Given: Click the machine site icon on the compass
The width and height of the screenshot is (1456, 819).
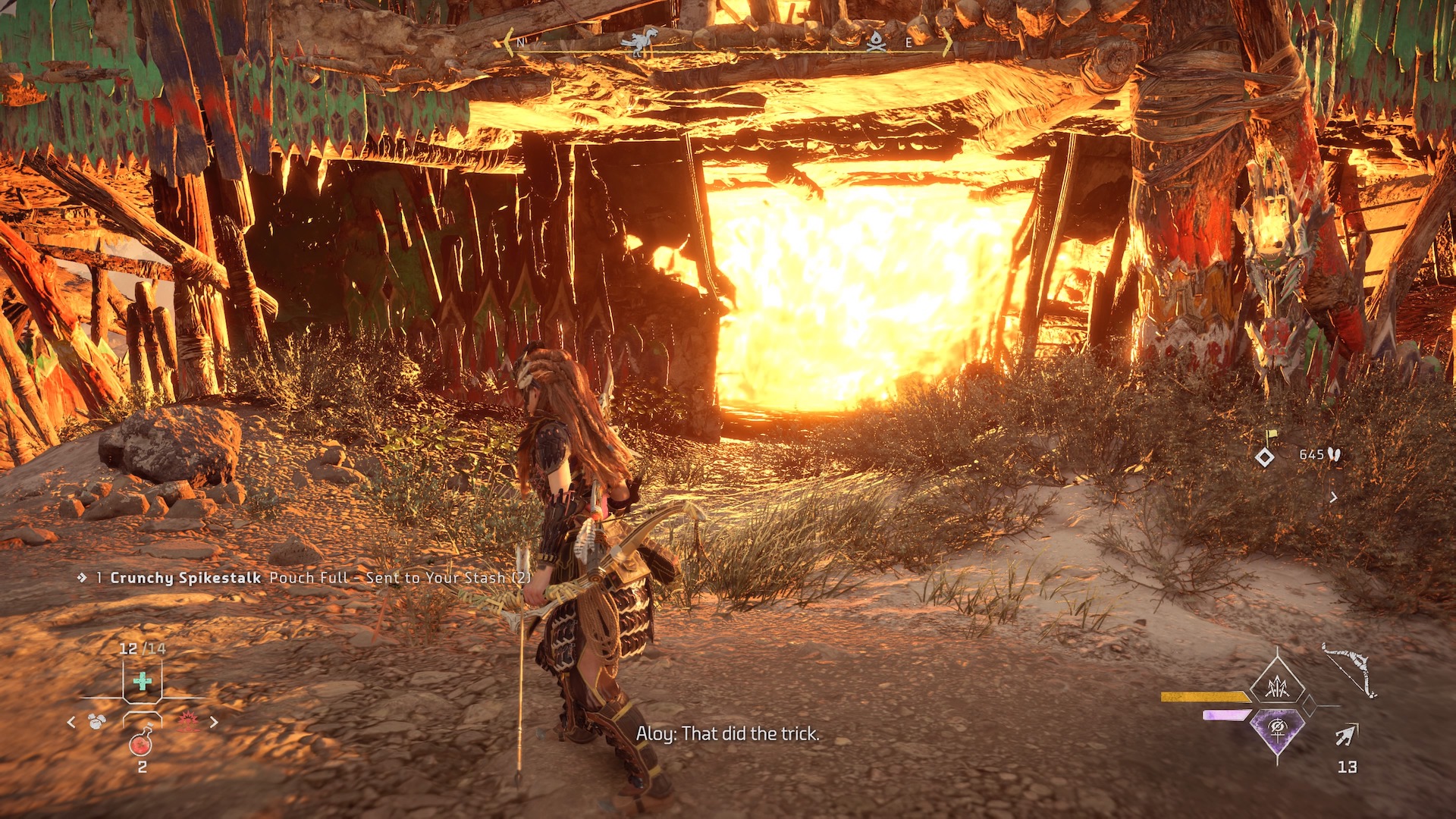Looking at the screenshot, I should click(x=639, y=41).
